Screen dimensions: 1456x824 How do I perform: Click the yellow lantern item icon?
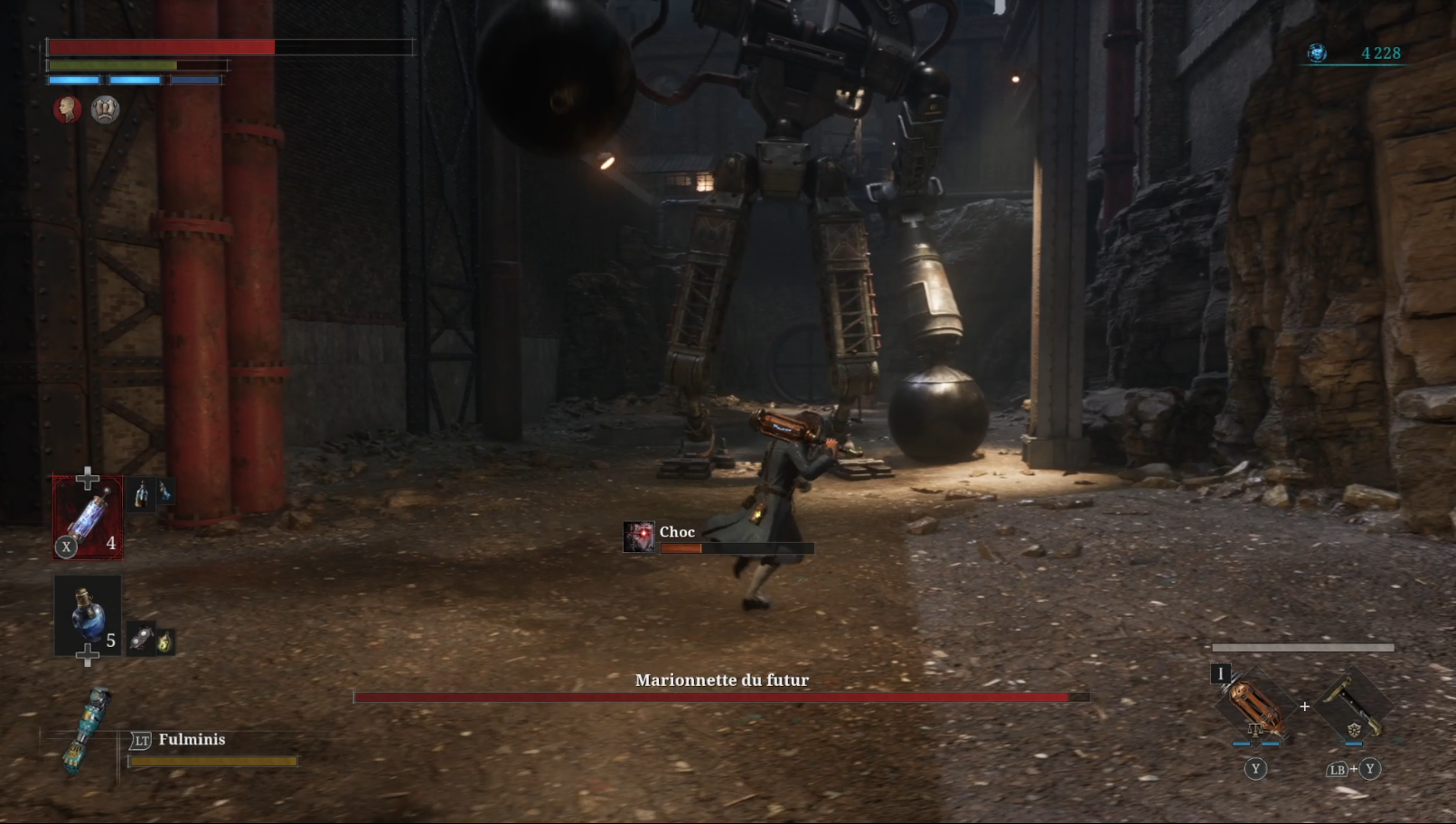164,642
